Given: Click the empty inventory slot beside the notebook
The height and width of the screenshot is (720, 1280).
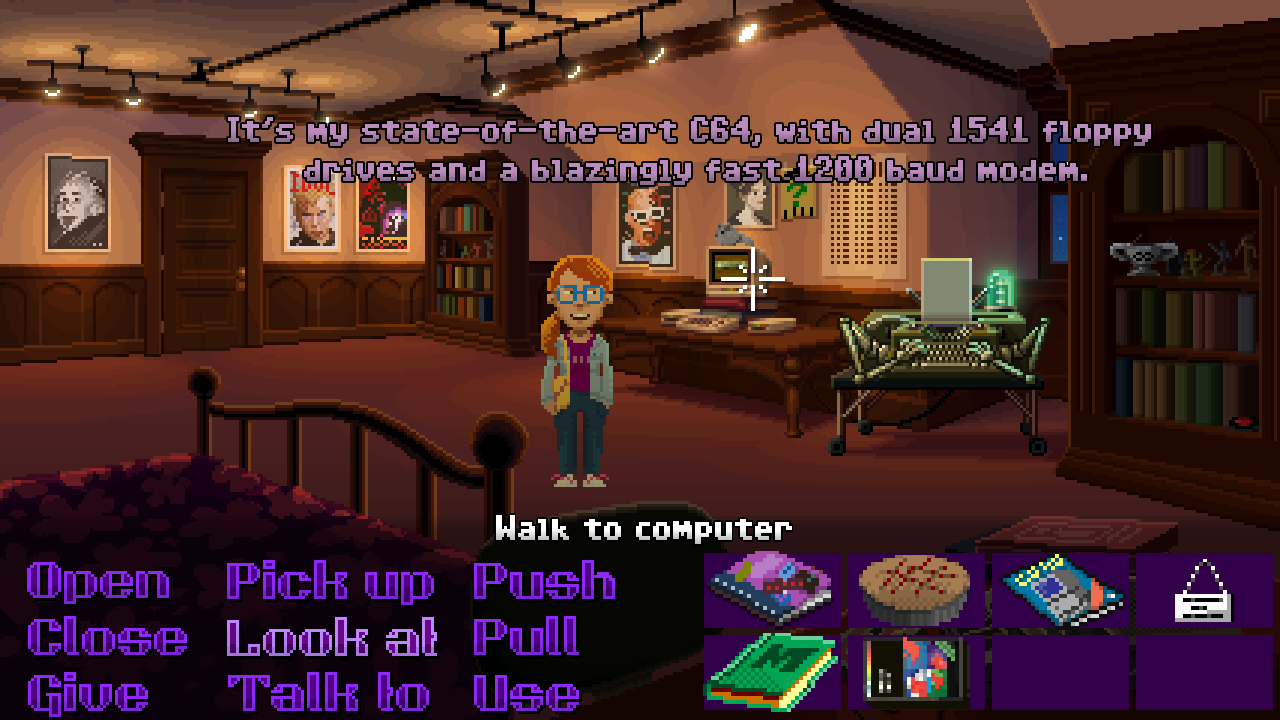Looking at the screenshot, I should [x=1059, y=671].
